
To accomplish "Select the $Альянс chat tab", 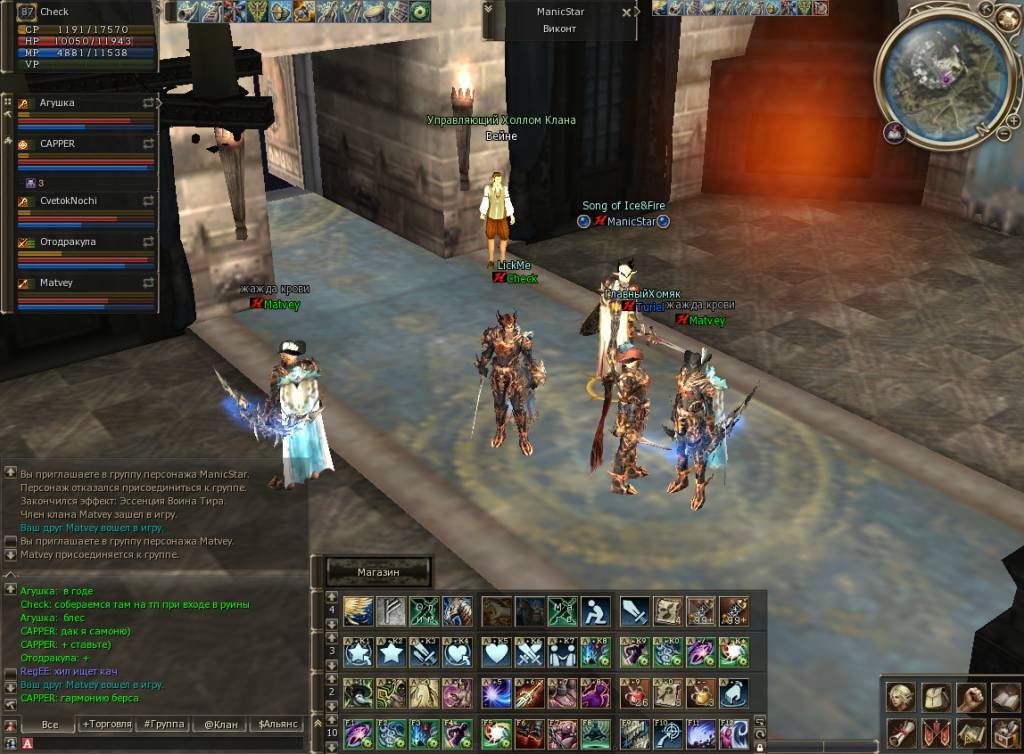I will pos(277,723).
